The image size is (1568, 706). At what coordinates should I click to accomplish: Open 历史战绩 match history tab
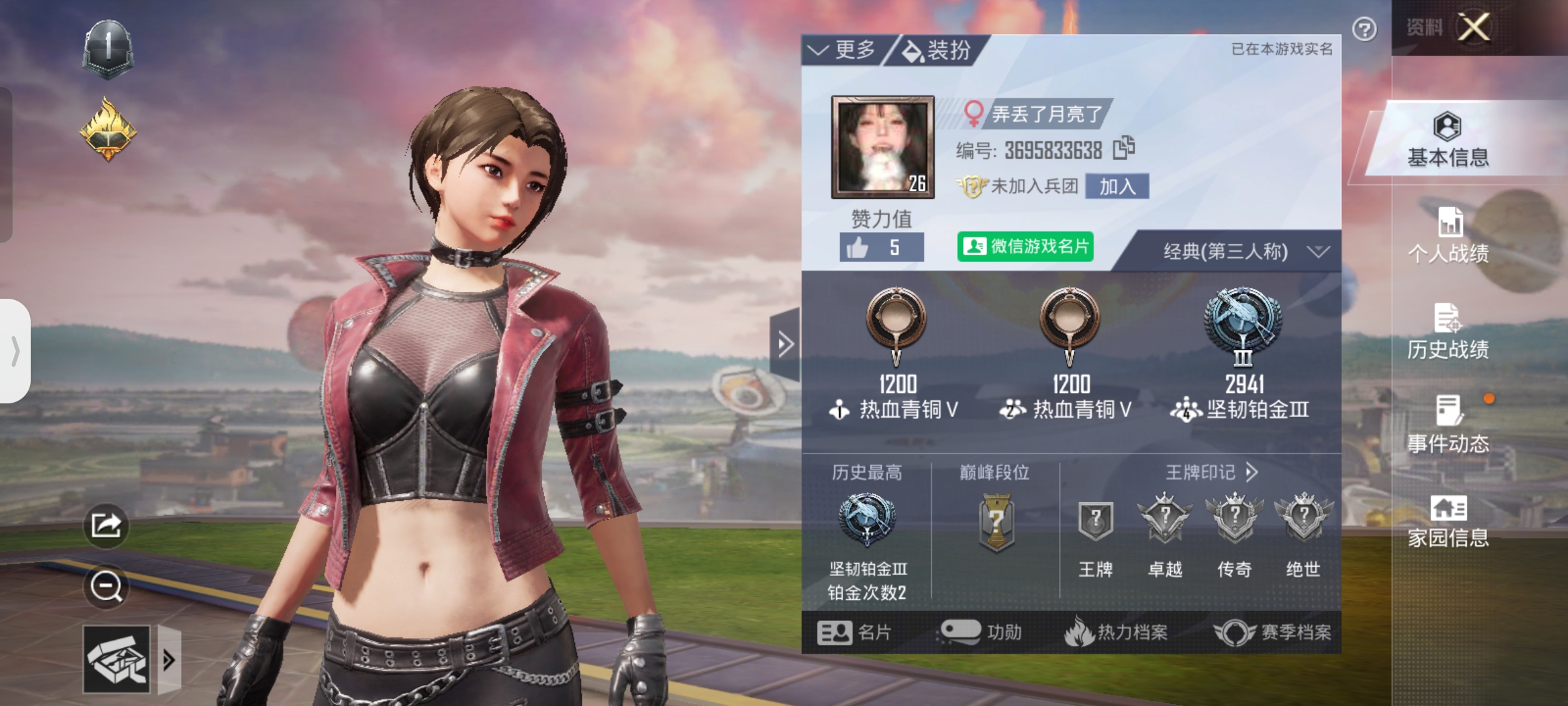[1448, 331]
